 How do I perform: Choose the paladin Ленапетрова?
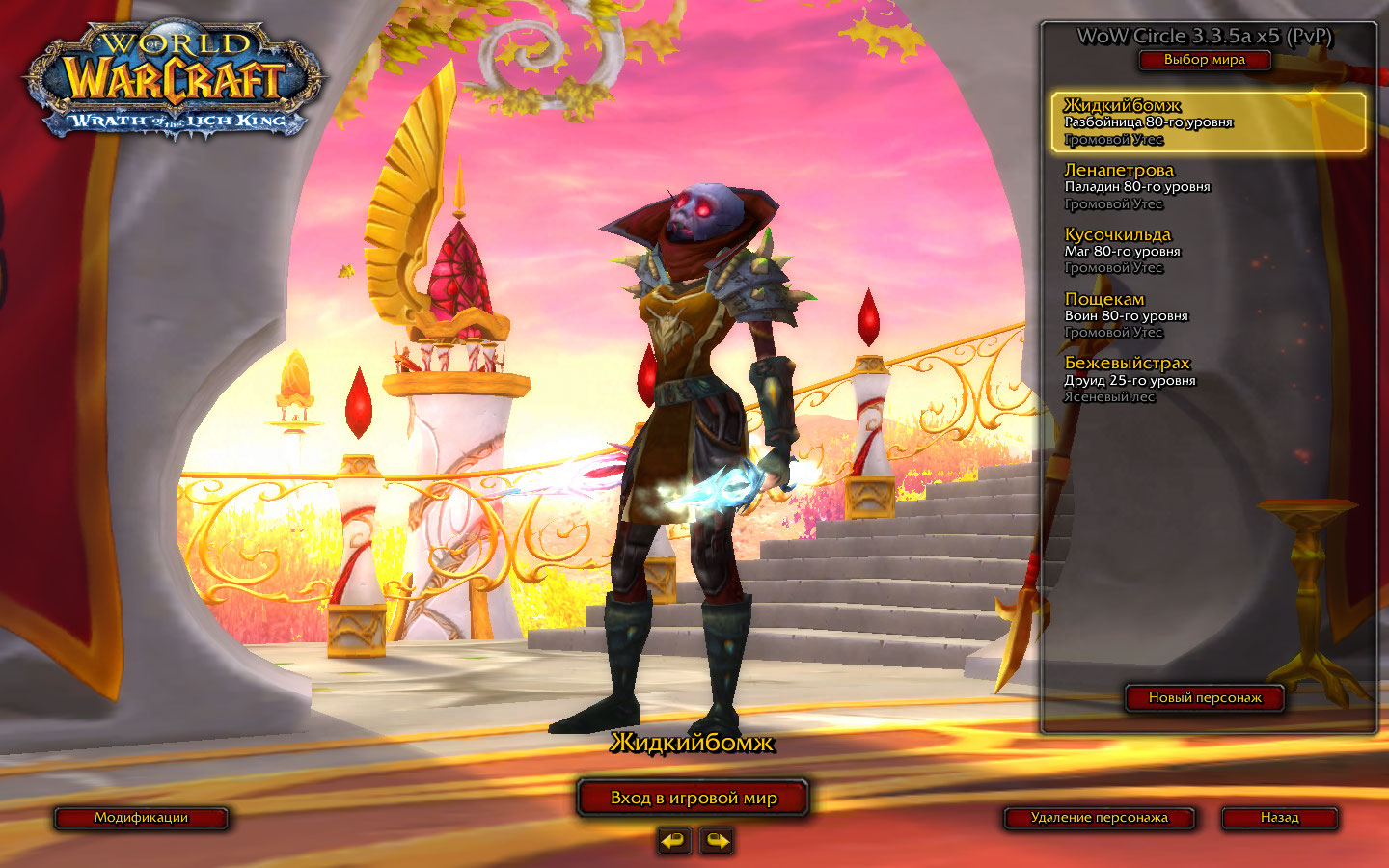tap(1208, 186)
